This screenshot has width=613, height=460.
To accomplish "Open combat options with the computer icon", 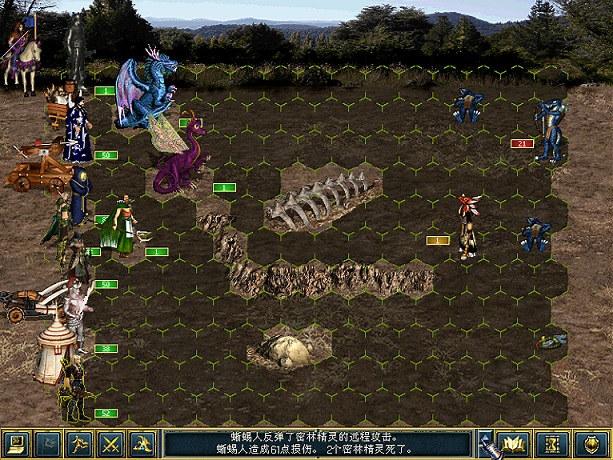I will (x=15, y=443).
